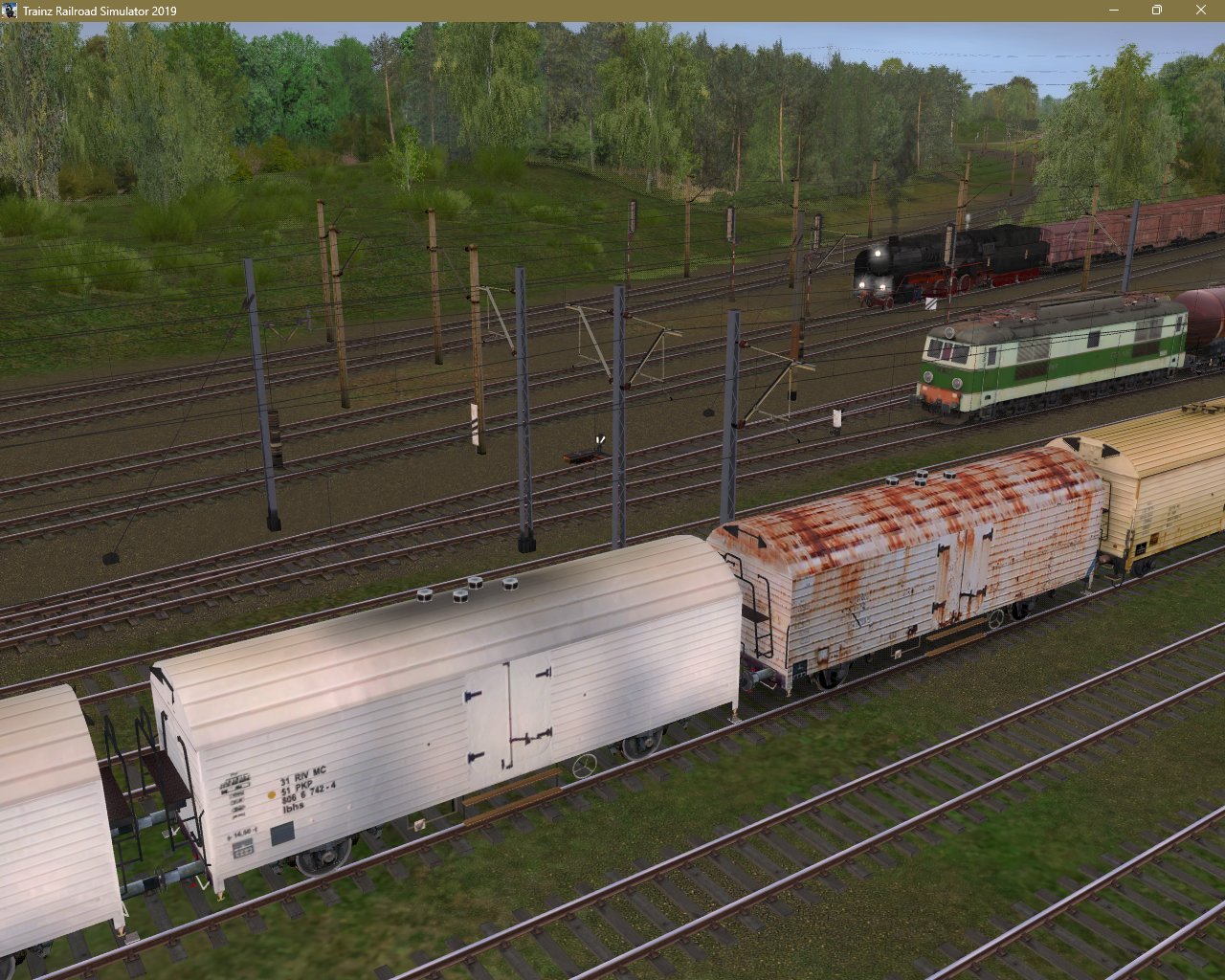Minimize the game window

1114,11
